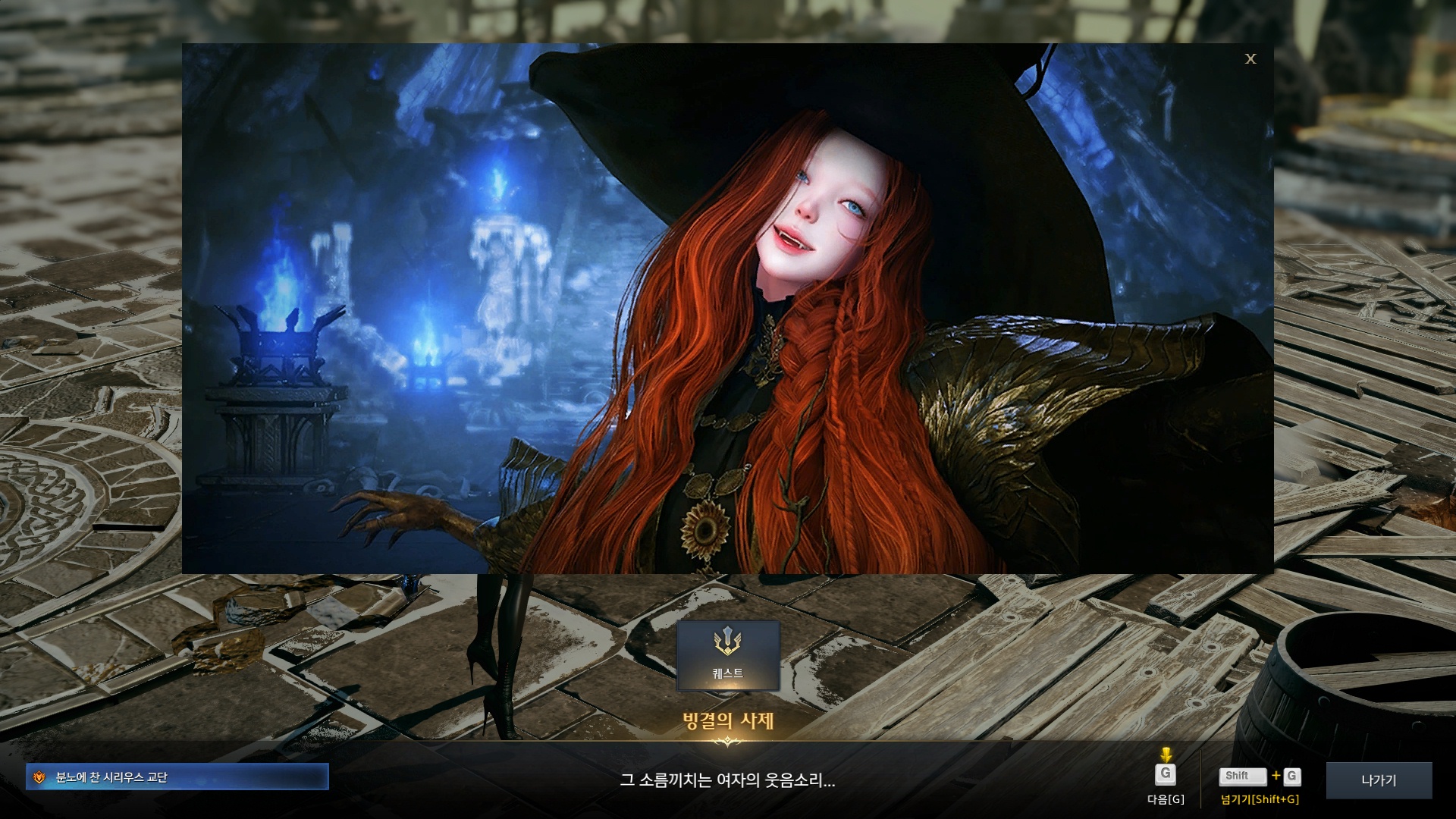Close the cutscene image panel with X

pyautogui.click(x=1250, y=58)
